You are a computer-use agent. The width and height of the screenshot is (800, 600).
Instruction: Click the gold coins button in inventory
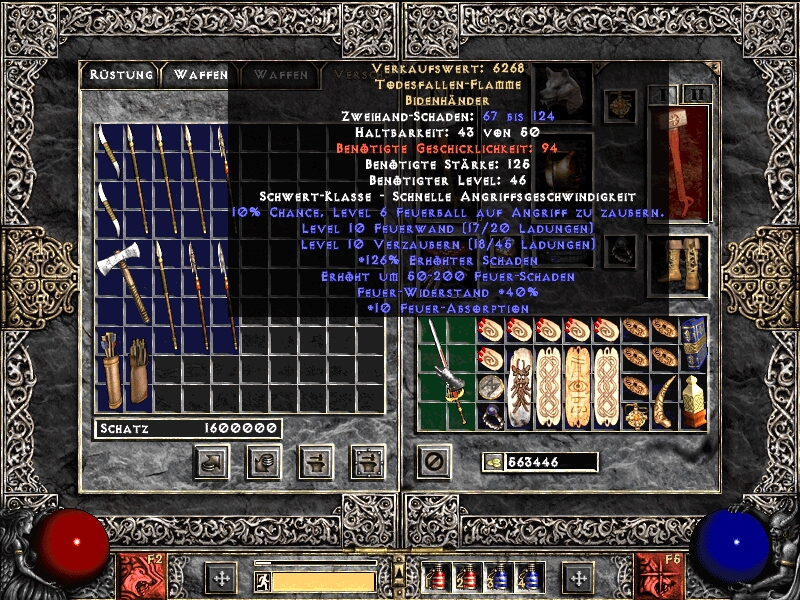(493, 462)
